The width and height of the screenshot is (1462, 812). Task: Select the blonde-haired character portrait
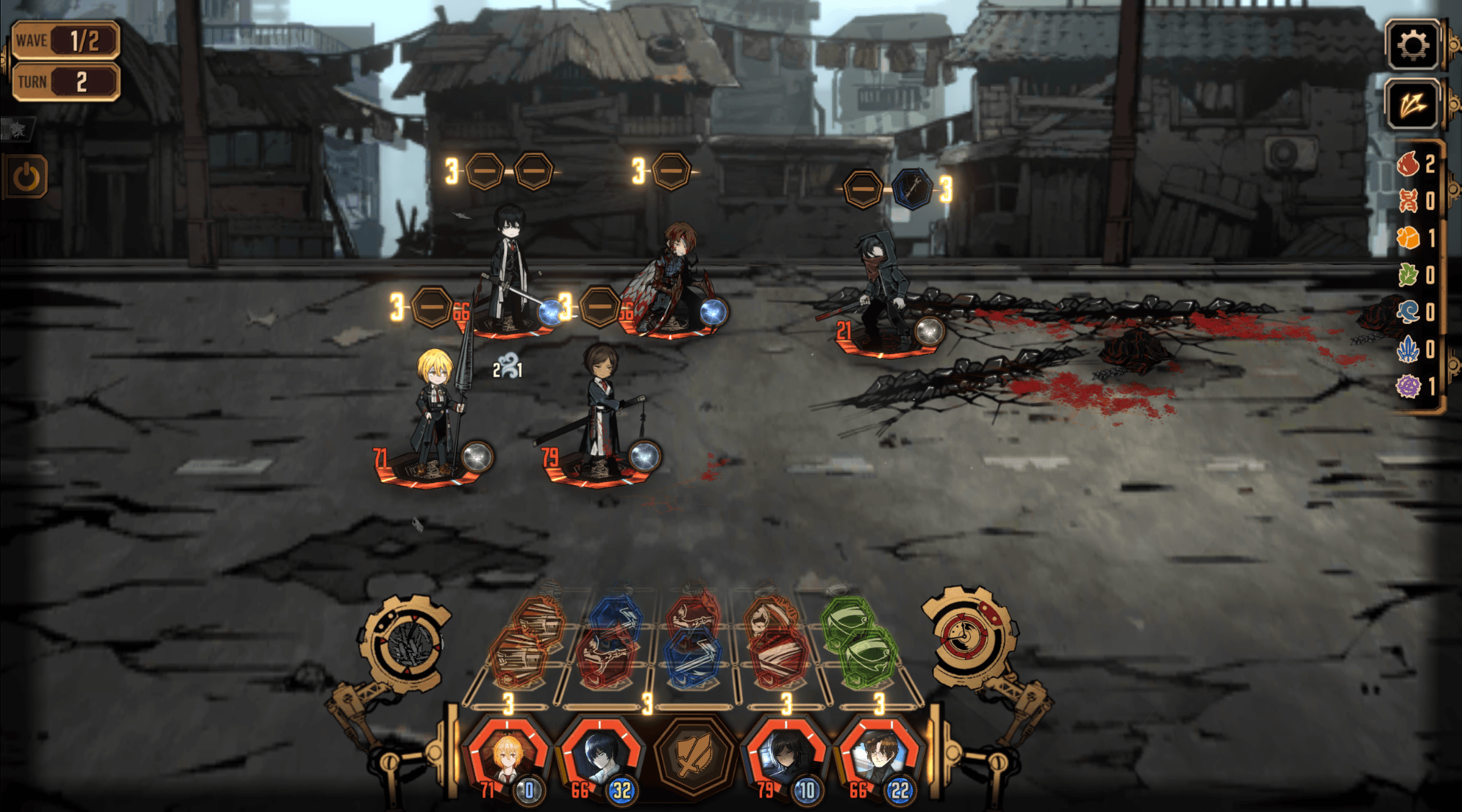coord(507,757)
